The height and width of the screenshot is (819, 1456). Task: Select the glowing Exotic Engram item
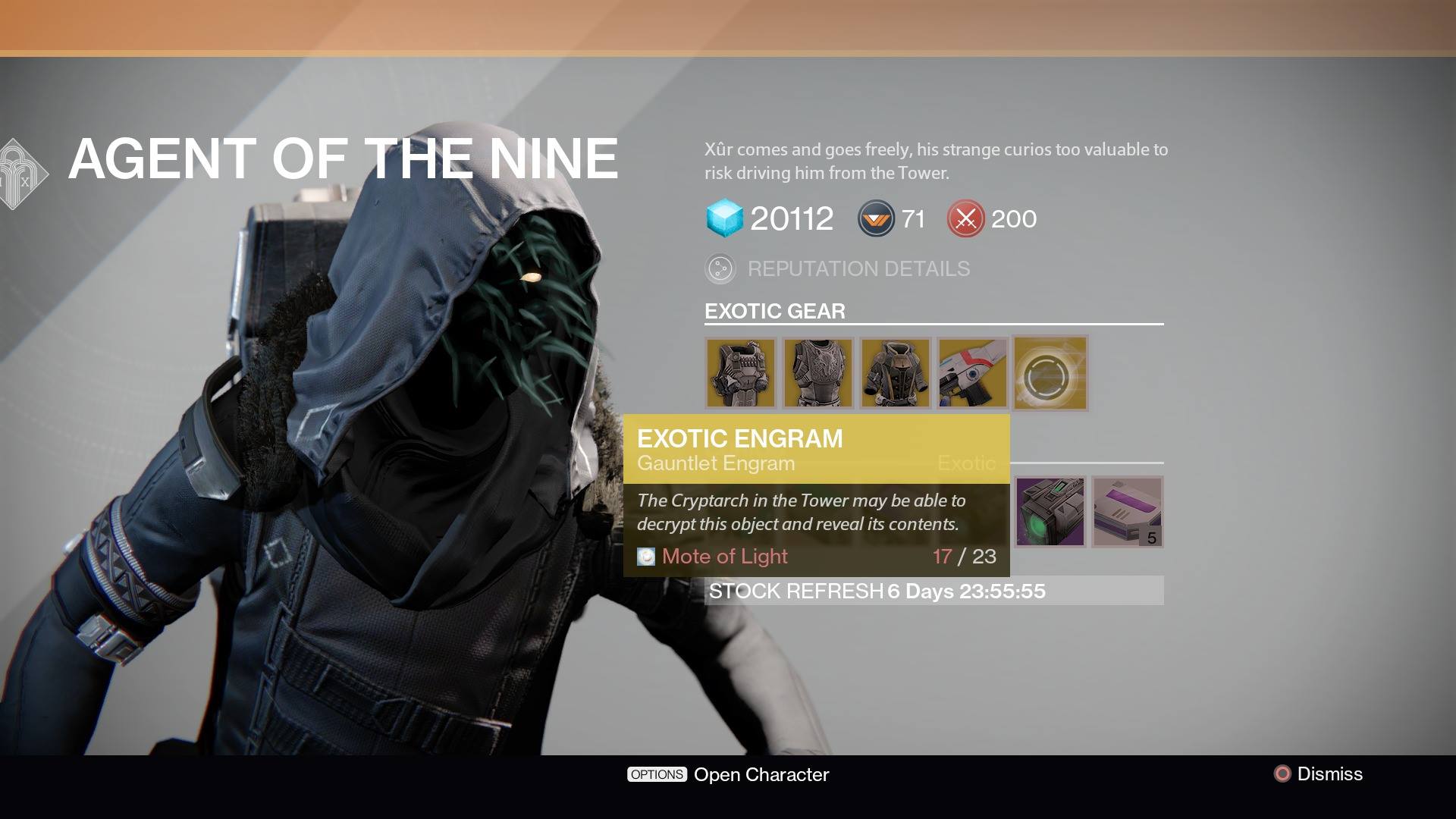[x=1050, y=373]
